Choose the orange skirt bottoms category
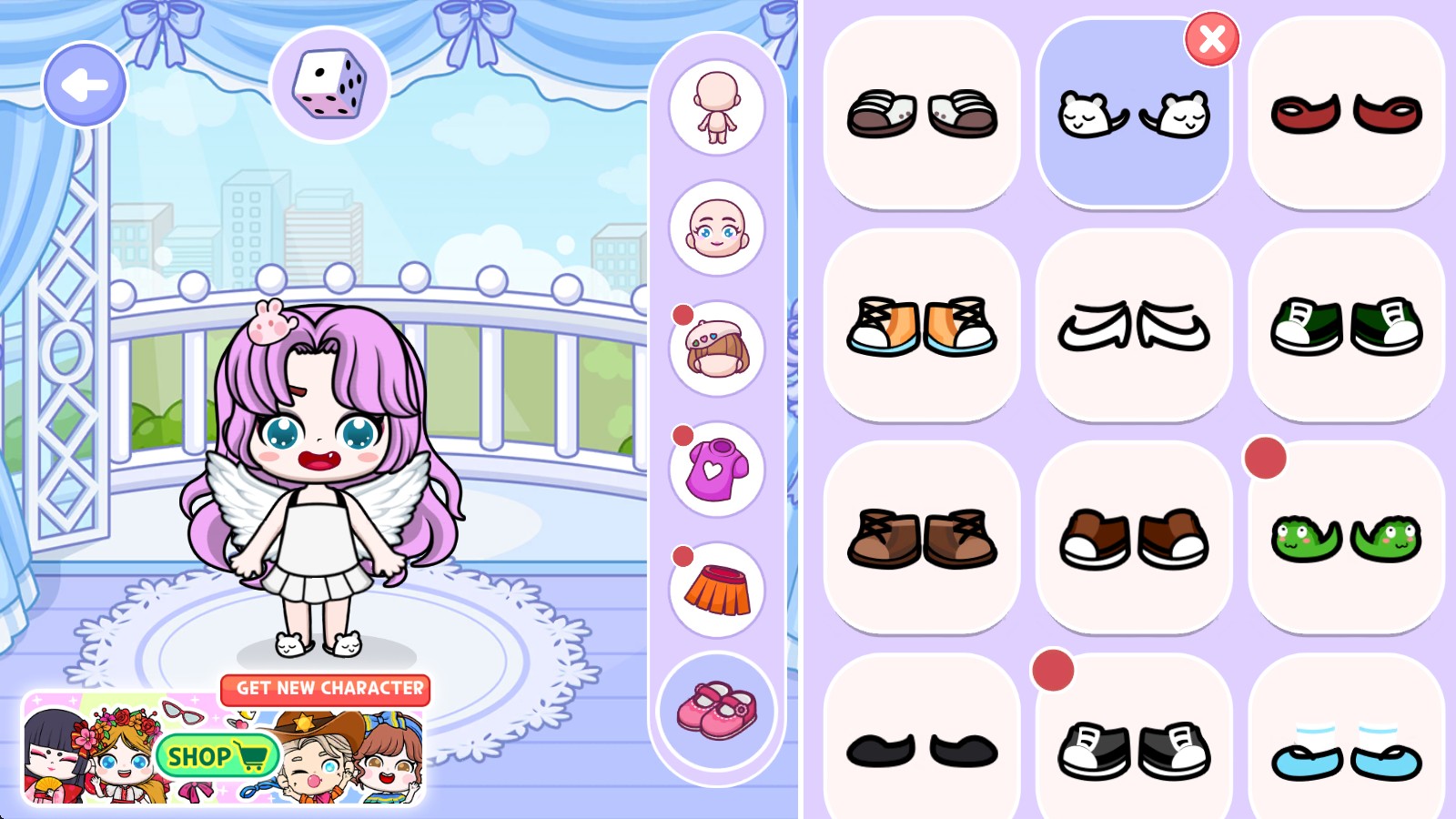Viewport: 1456px width, 819px height. pos(717,590)
